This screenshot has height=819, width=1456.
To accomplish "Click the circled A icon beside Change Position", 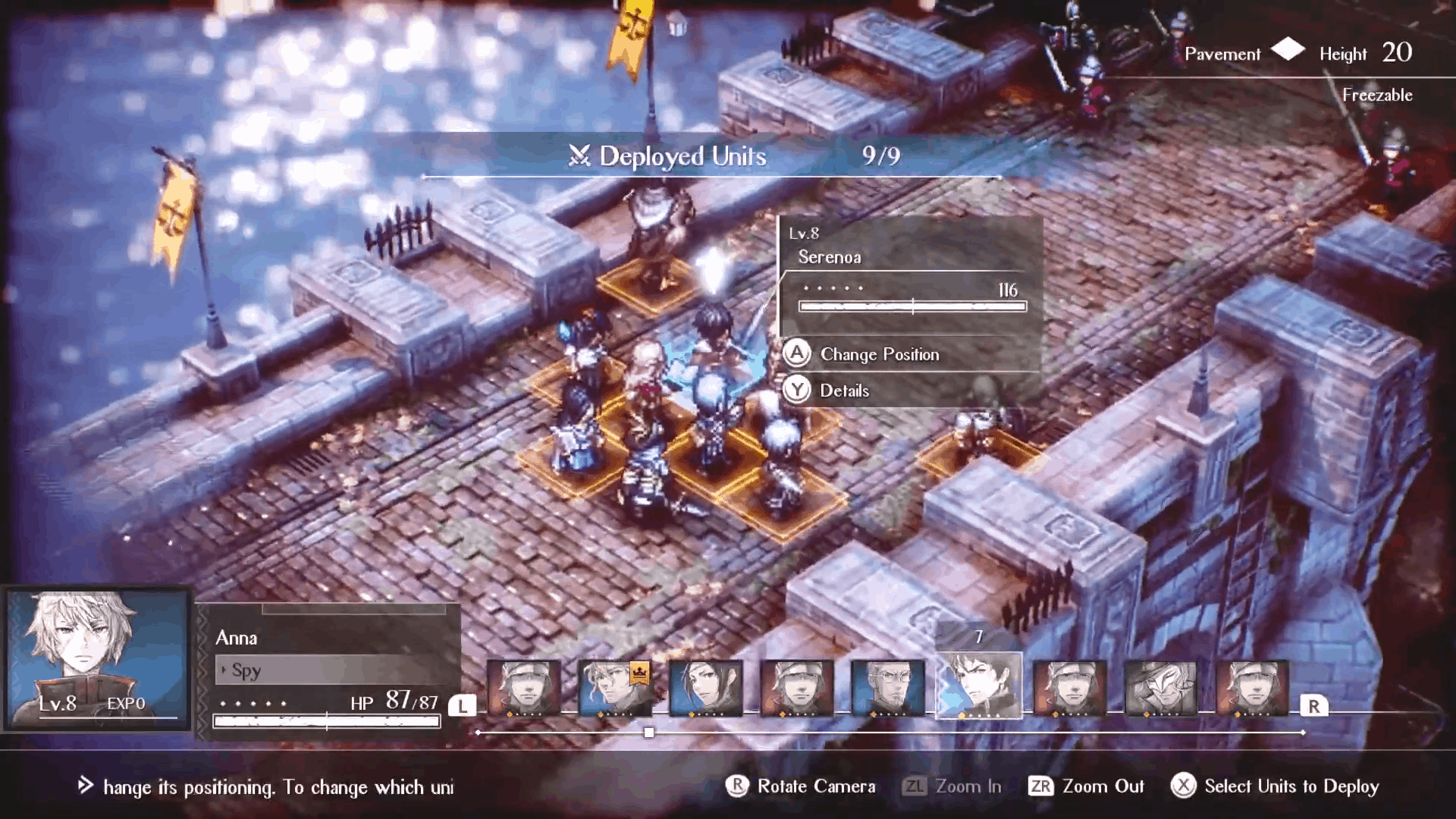I will click(799, 354).
